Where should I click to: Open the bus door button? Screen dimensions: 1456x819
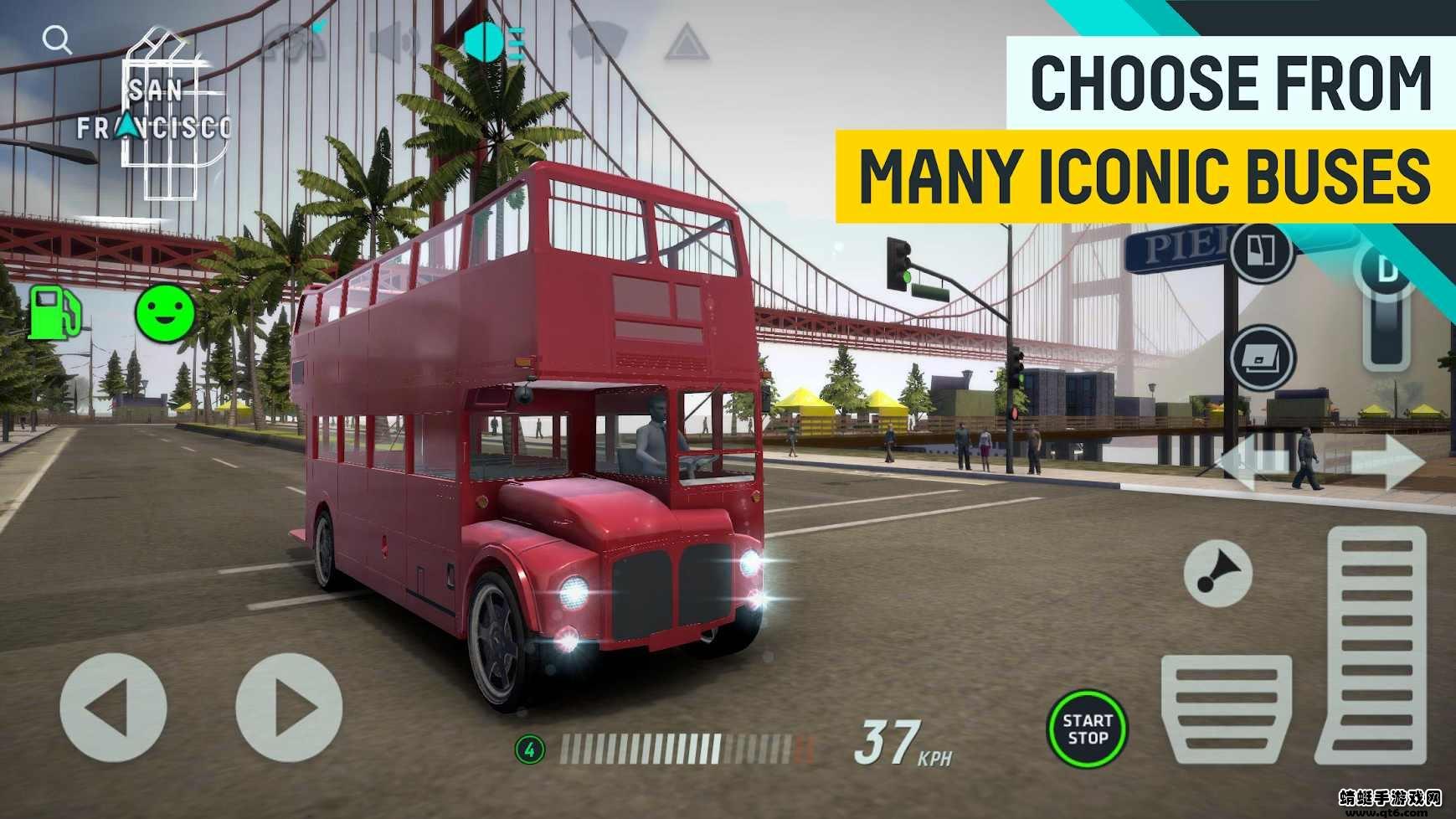coord(1263,251)
